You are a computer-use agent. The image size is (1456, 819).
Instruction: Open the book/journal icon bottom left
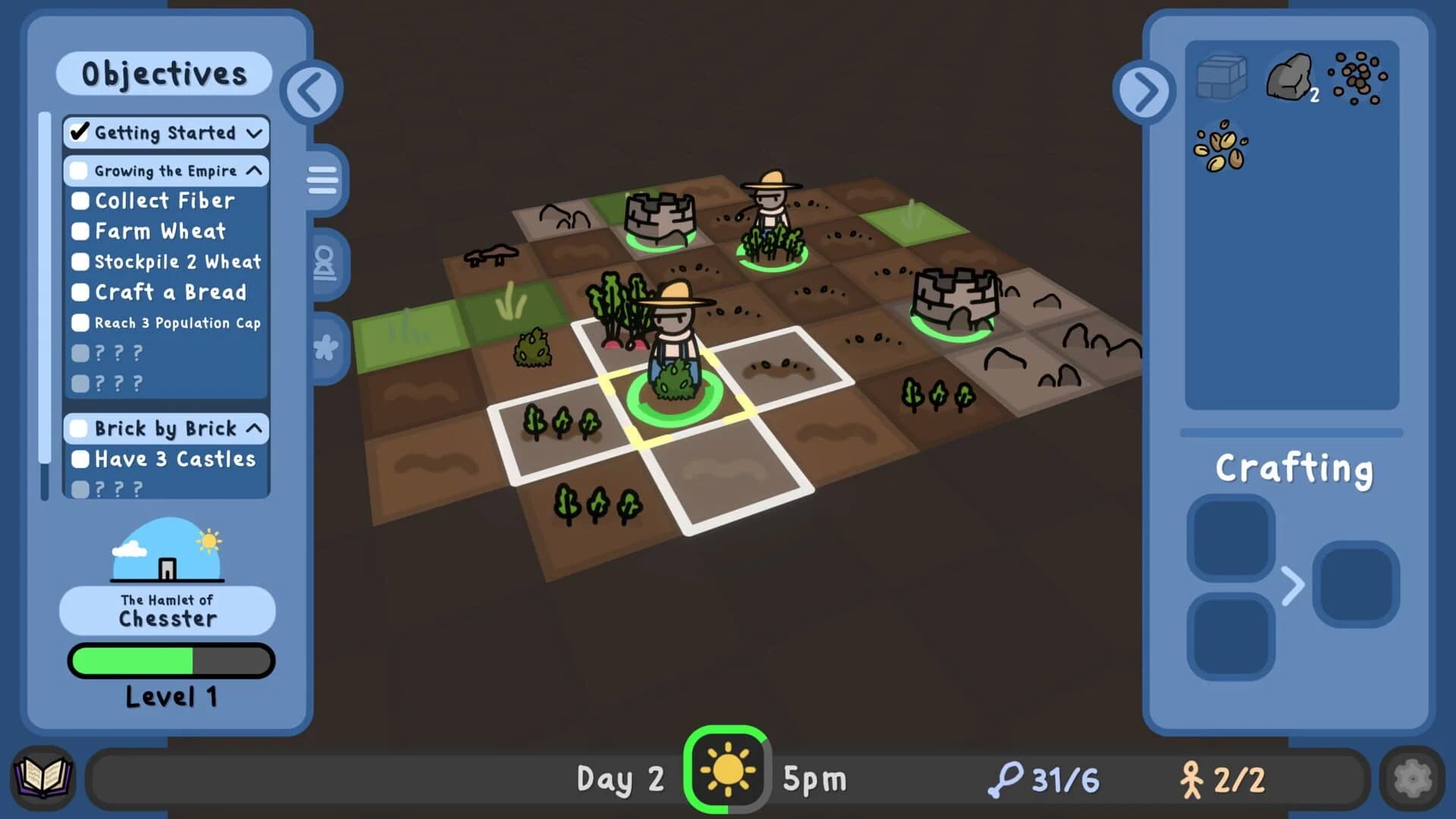click(x=43, y=777)
